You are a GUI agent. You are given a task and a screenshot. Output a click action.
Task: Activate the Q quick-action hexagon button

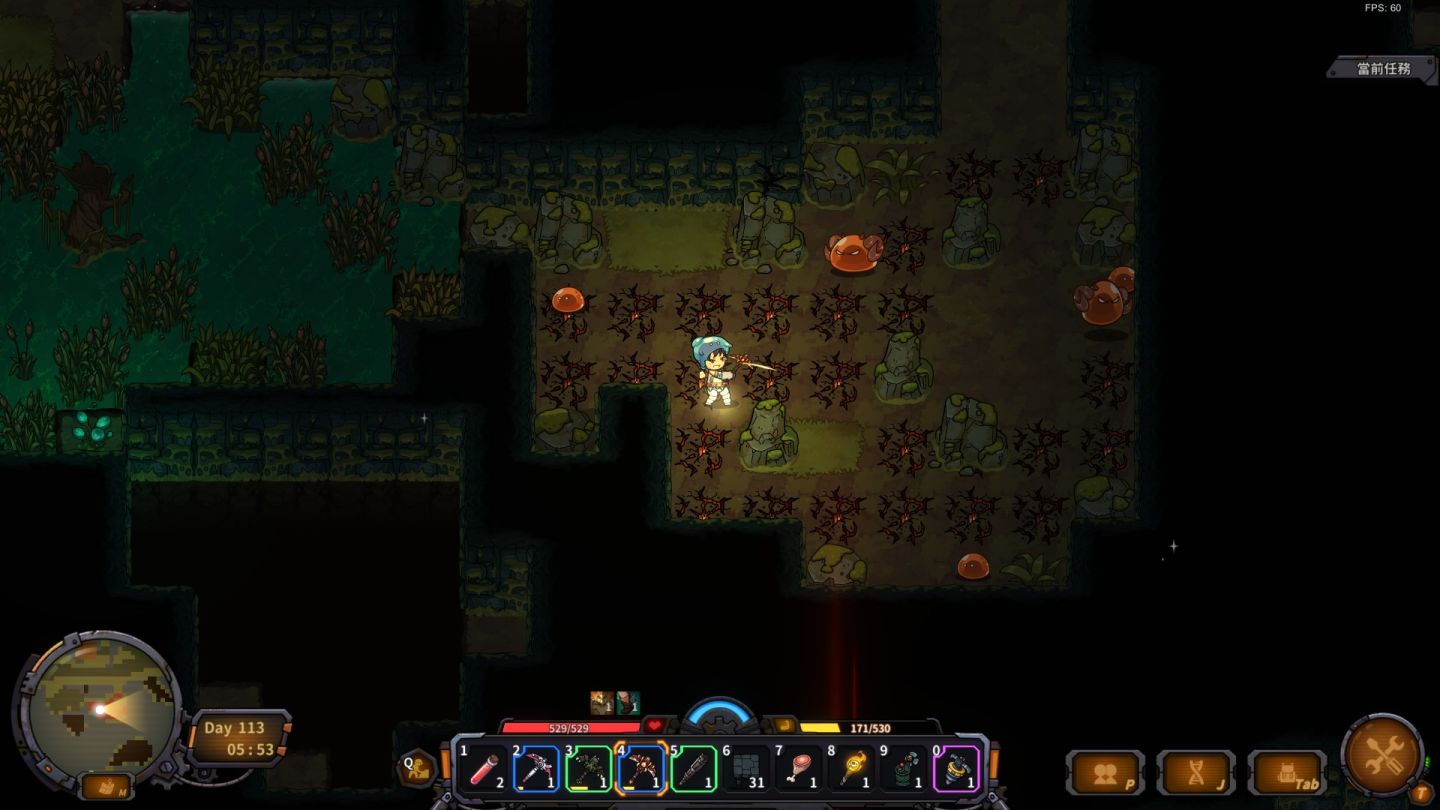(417, 768)
